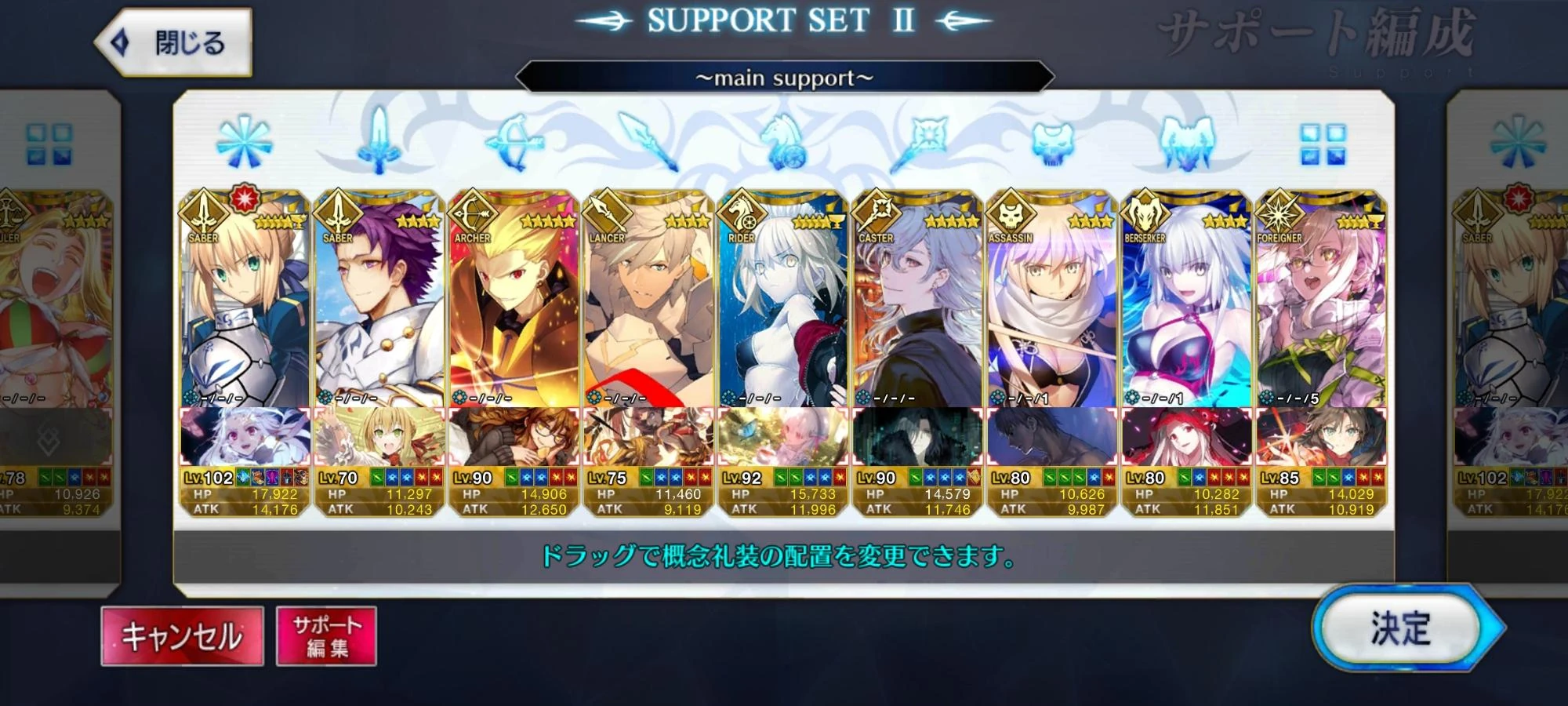Click the ~main support~ banner
Viewport: 1568px width, 706px height.
(784, 76)
